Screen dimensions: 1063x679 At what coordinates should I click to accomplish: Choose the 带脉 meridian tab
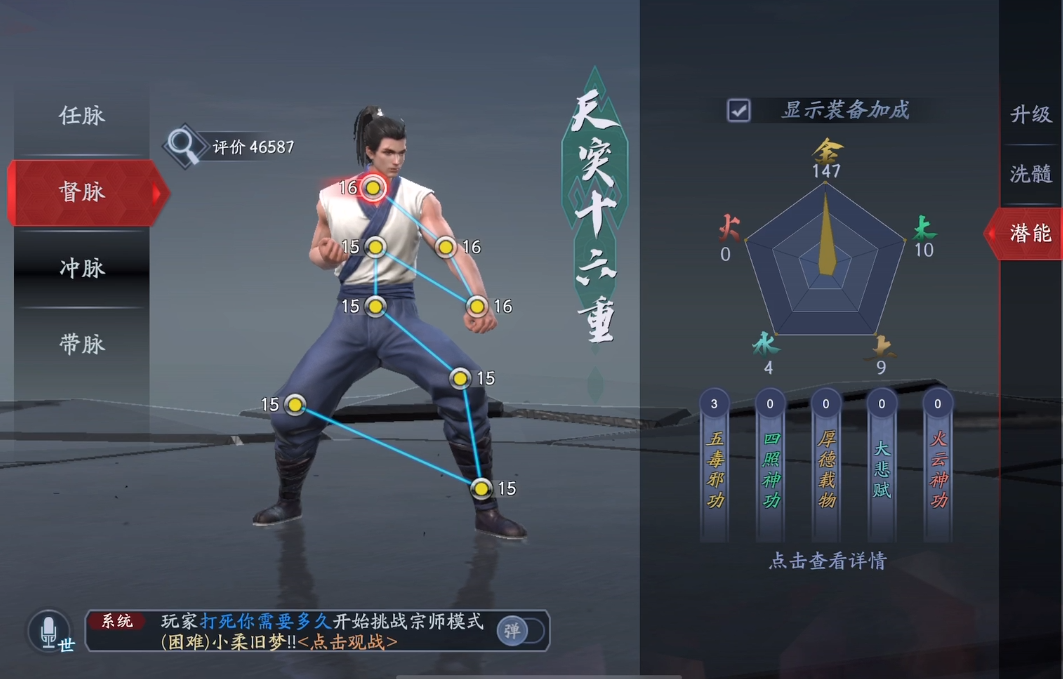pyautogui.click(x=82, y=344)
